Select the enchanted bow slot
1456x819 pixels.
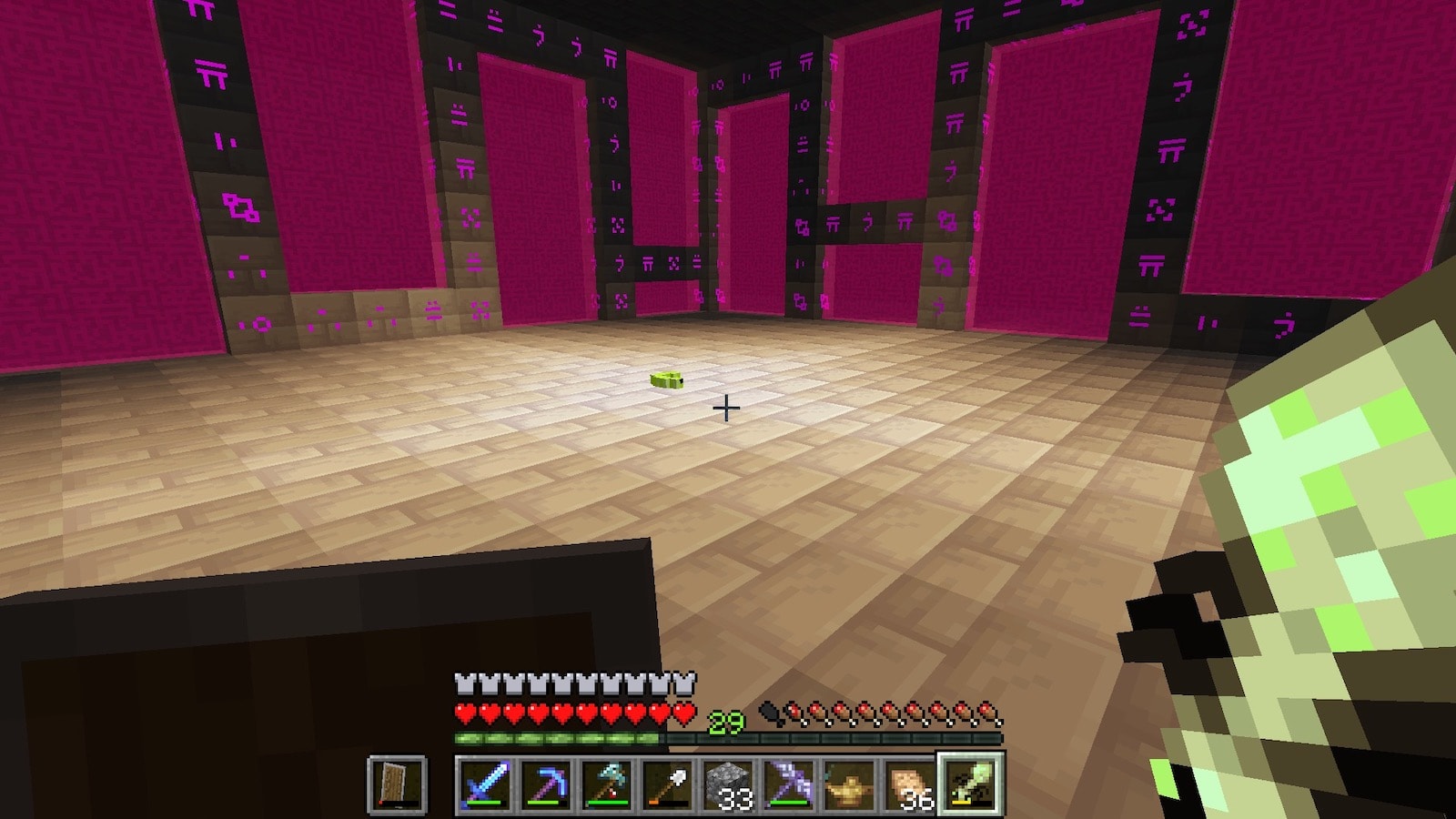tap(790, 784)
